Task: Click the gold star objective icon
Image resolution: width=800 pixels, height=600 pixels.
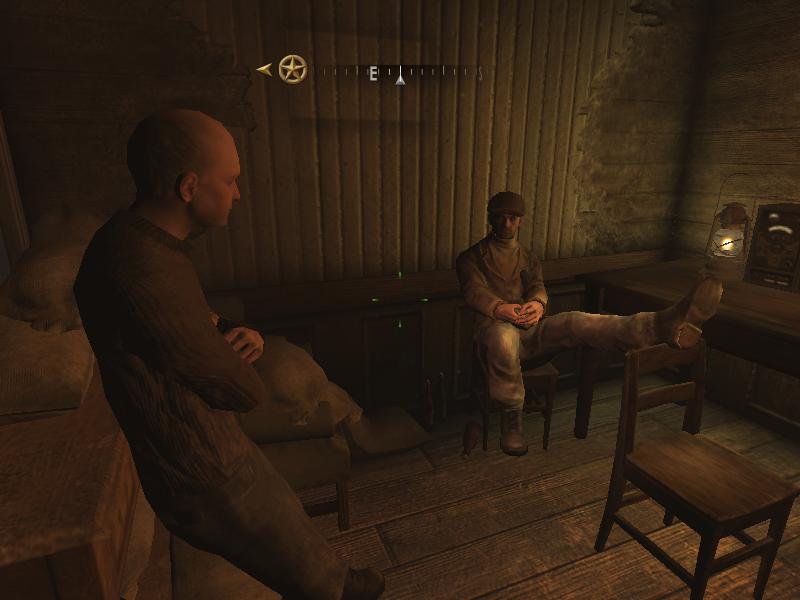Action: (x=292, y=70)
